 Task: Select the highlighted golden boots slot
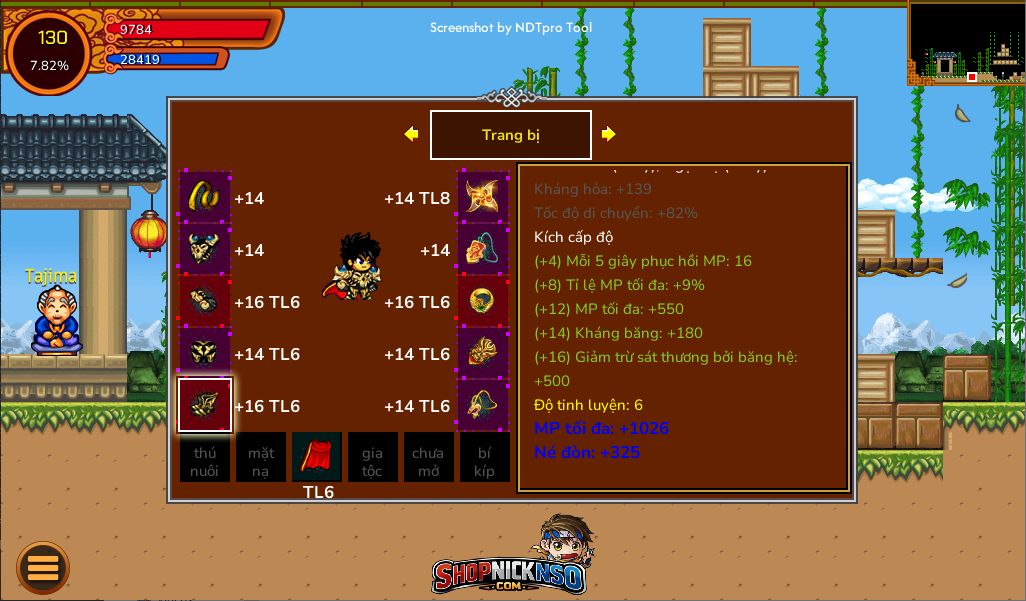coord(205,405)
